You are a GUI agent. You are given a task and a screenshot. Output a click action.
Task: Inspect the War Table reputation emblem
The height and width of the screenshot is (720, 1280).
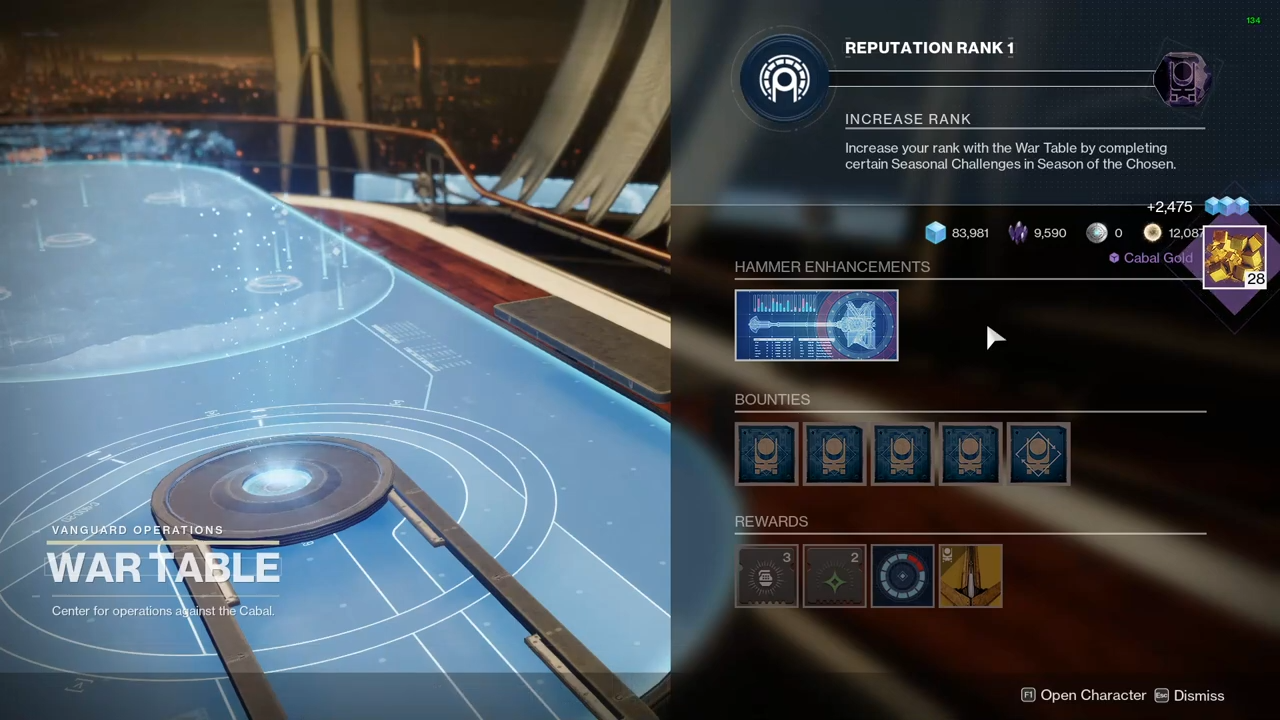[x=784, y=79]
